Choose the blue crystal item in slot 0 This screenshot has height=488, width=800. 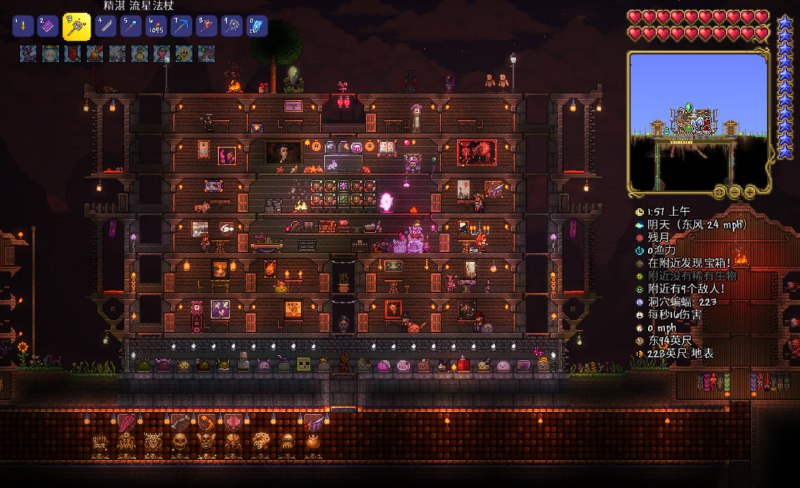click(256, 26)
